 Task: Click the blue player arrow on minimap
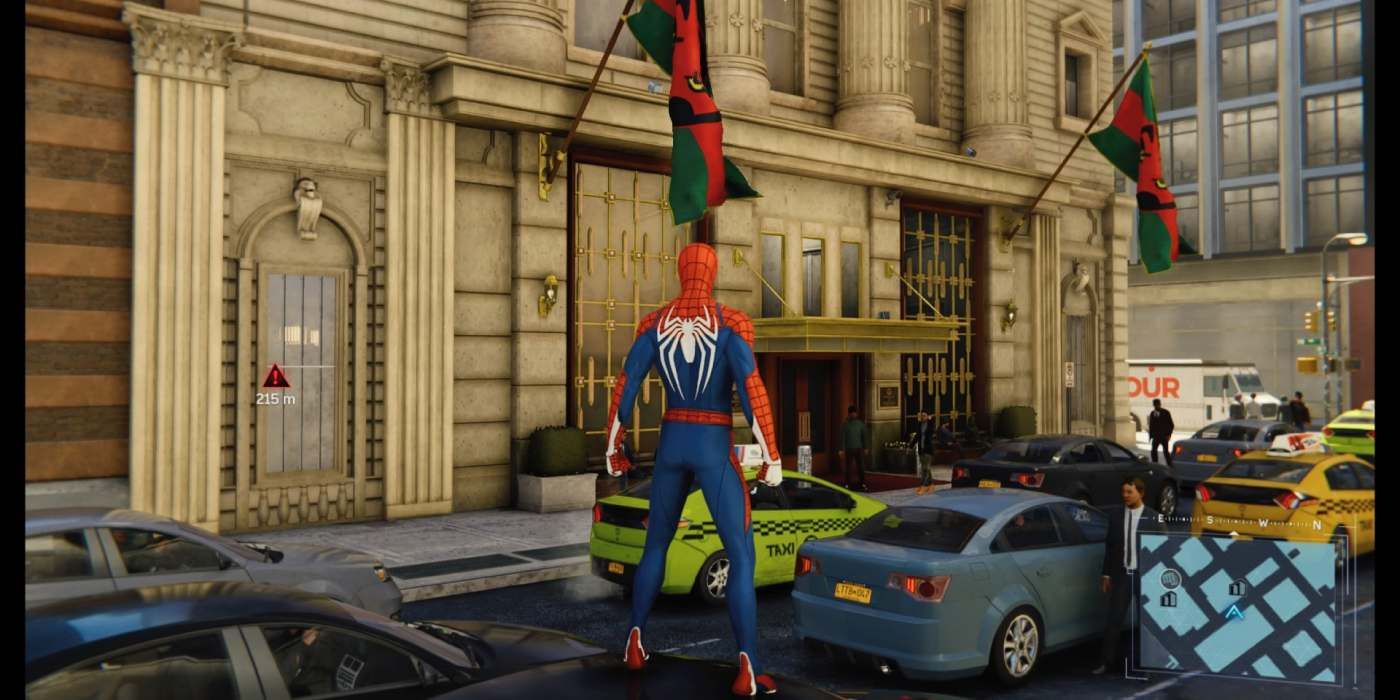1234,611
